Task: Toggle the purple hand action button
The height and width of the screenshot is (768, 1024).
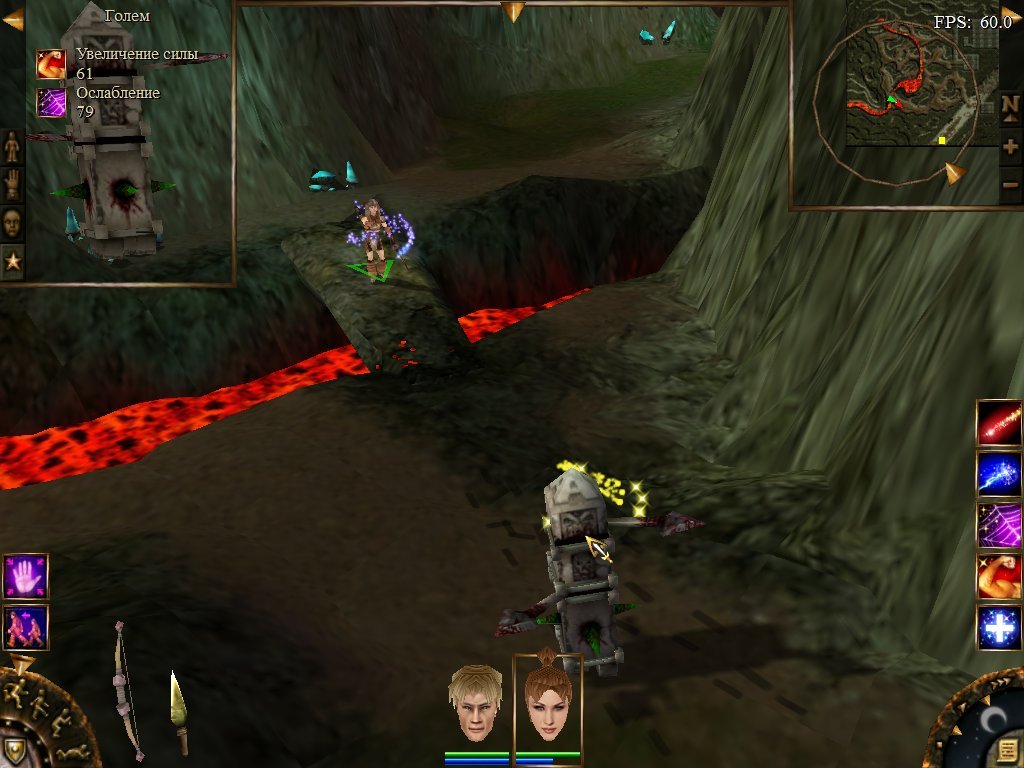Action: click(25, 577)
